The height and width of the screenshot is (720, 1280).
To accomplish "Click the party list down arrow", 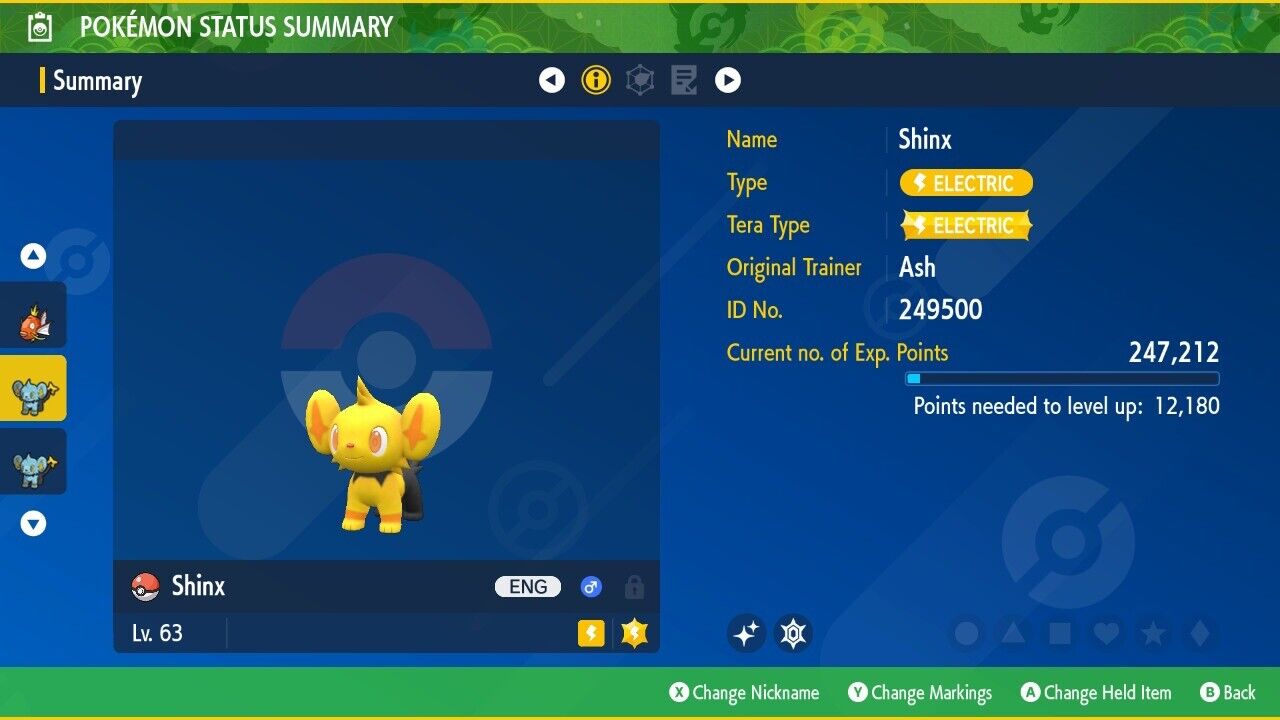I will point(33,523).
